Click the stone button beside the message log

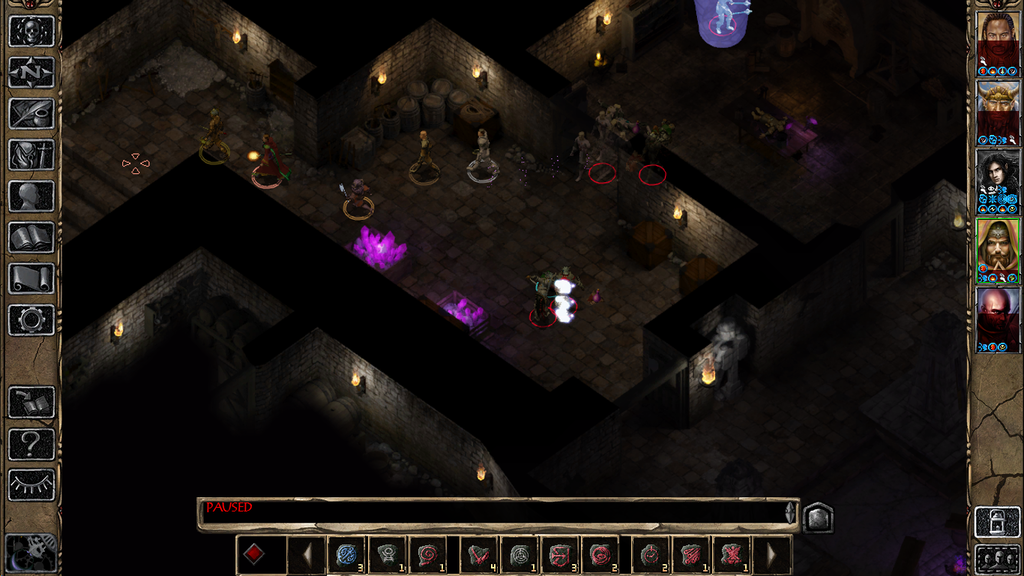pos(817,517)
